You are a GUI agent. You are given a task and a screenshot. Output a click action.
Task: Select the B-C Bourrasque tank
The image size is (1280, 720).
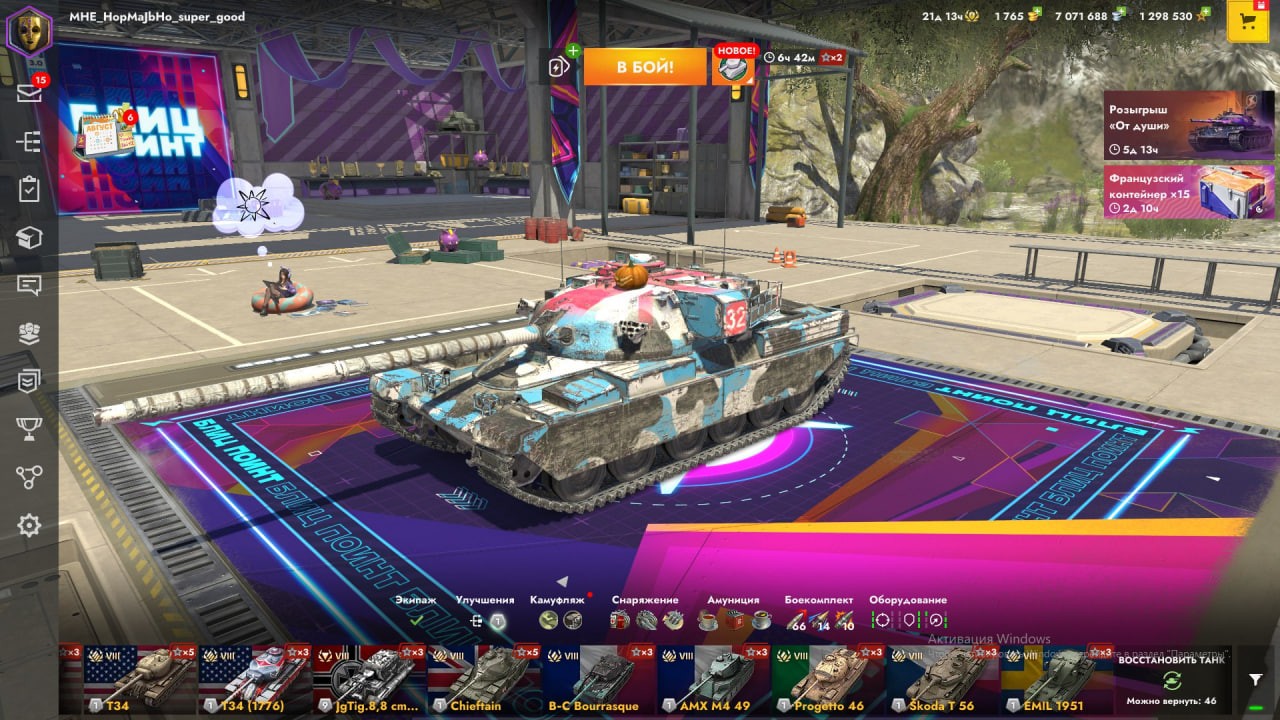point(598,679)
